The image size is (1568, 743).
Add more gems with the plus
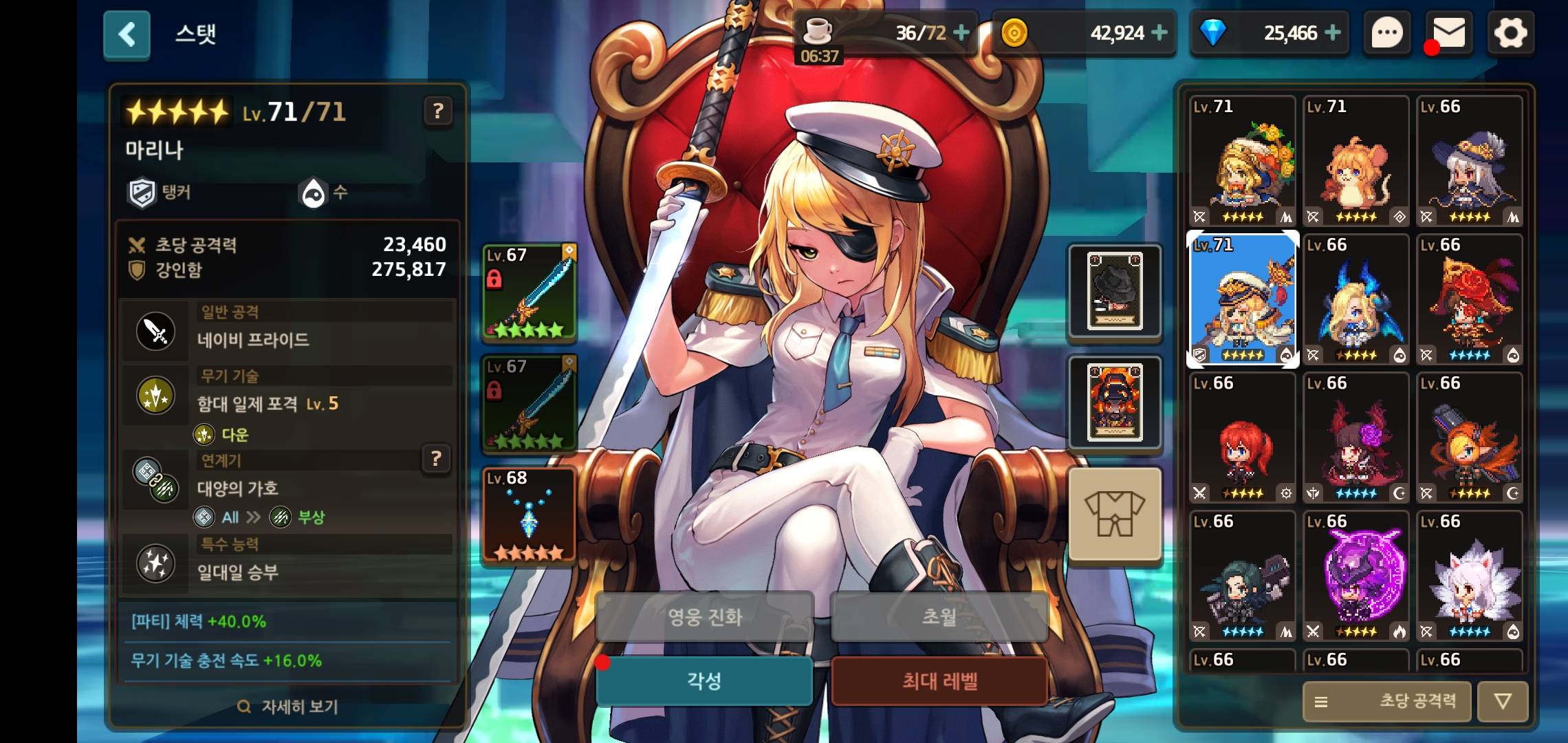point(1332,32)
